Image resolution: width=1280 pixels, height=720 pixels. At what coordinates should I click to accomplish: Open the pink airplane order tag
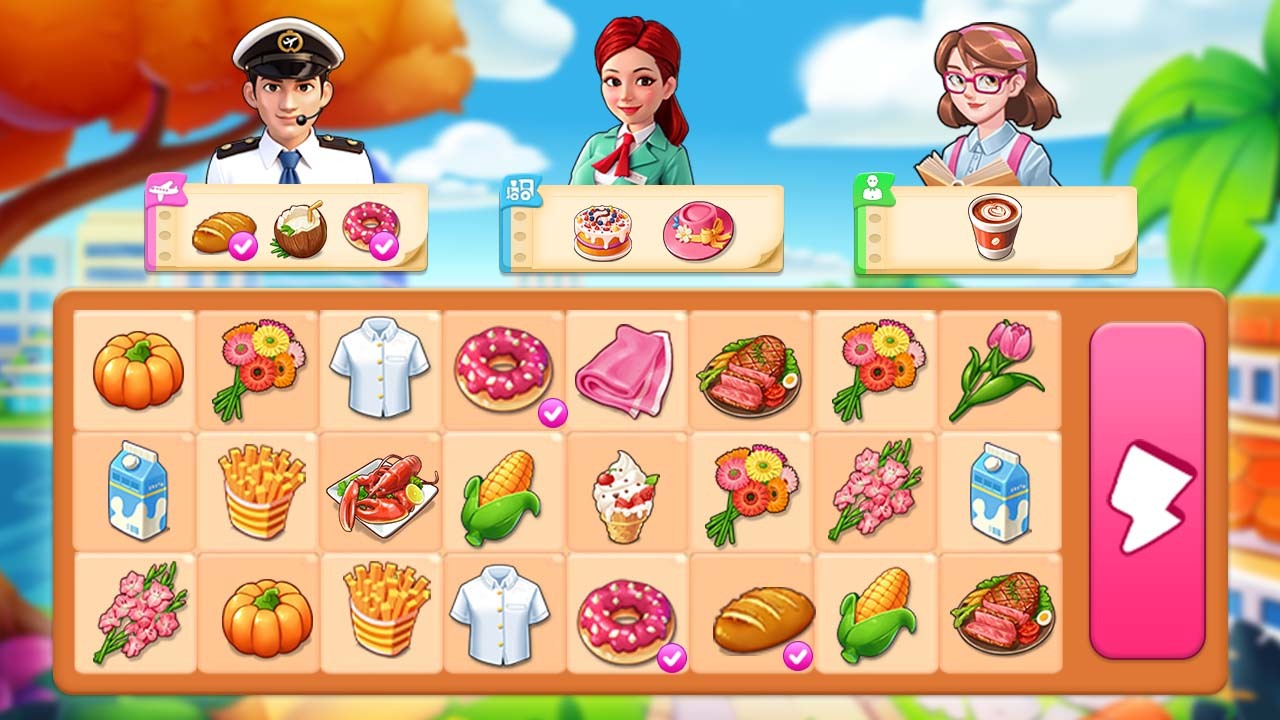[165, 189]
